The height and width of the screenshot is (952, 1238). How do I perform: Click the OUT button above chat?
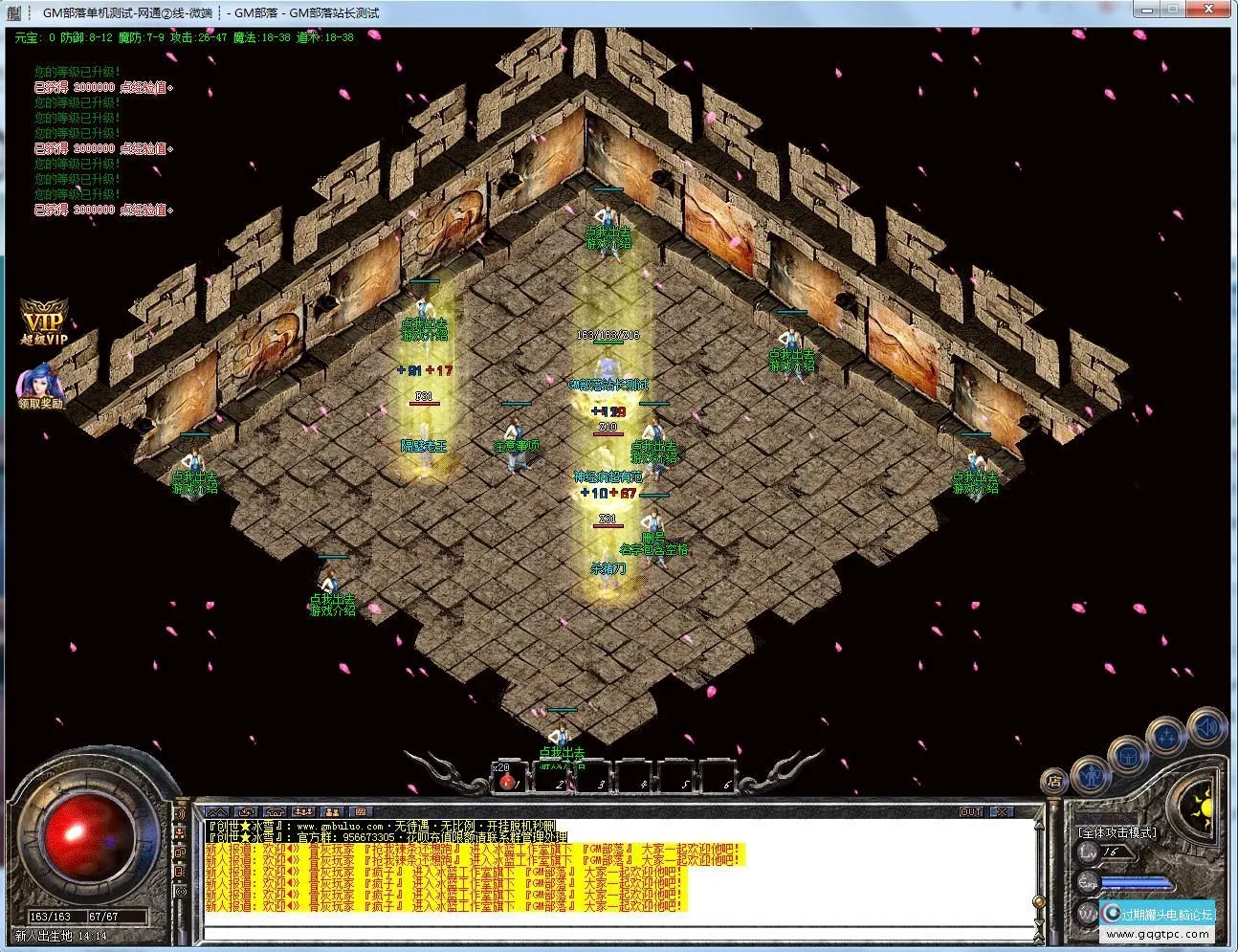[x=971, y=812]
